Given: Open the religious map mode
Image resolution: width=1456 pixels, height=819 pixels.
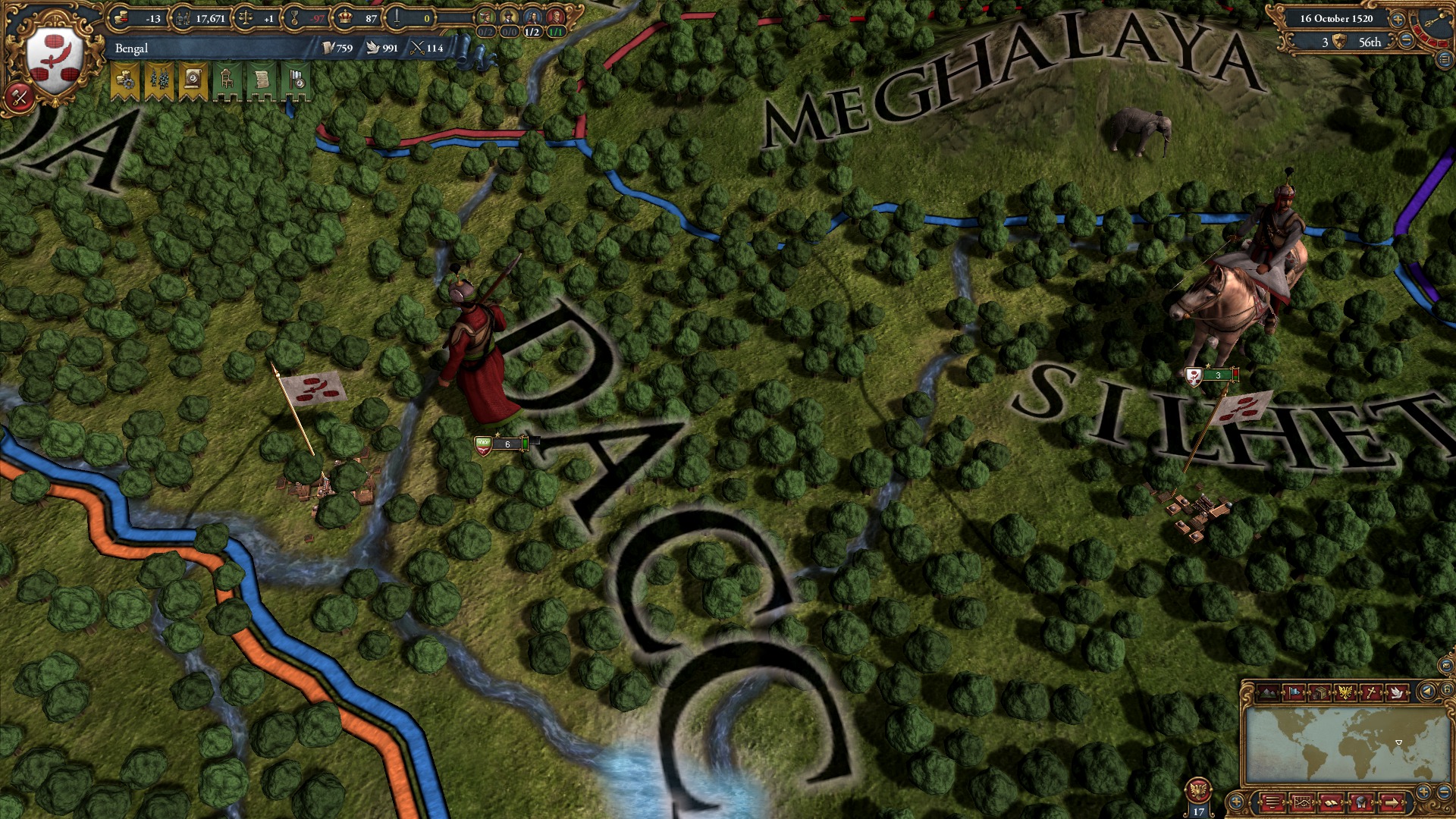Looking at the screenshot, I should (x=1372, y=692).
